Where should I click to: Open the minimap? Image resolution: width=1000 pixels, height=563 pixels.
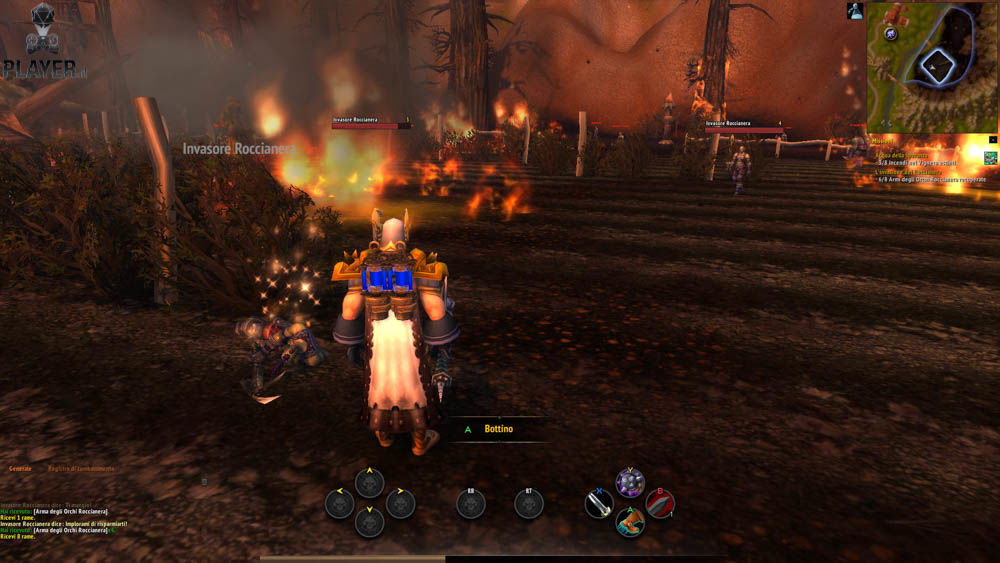[x=932, y=66]
